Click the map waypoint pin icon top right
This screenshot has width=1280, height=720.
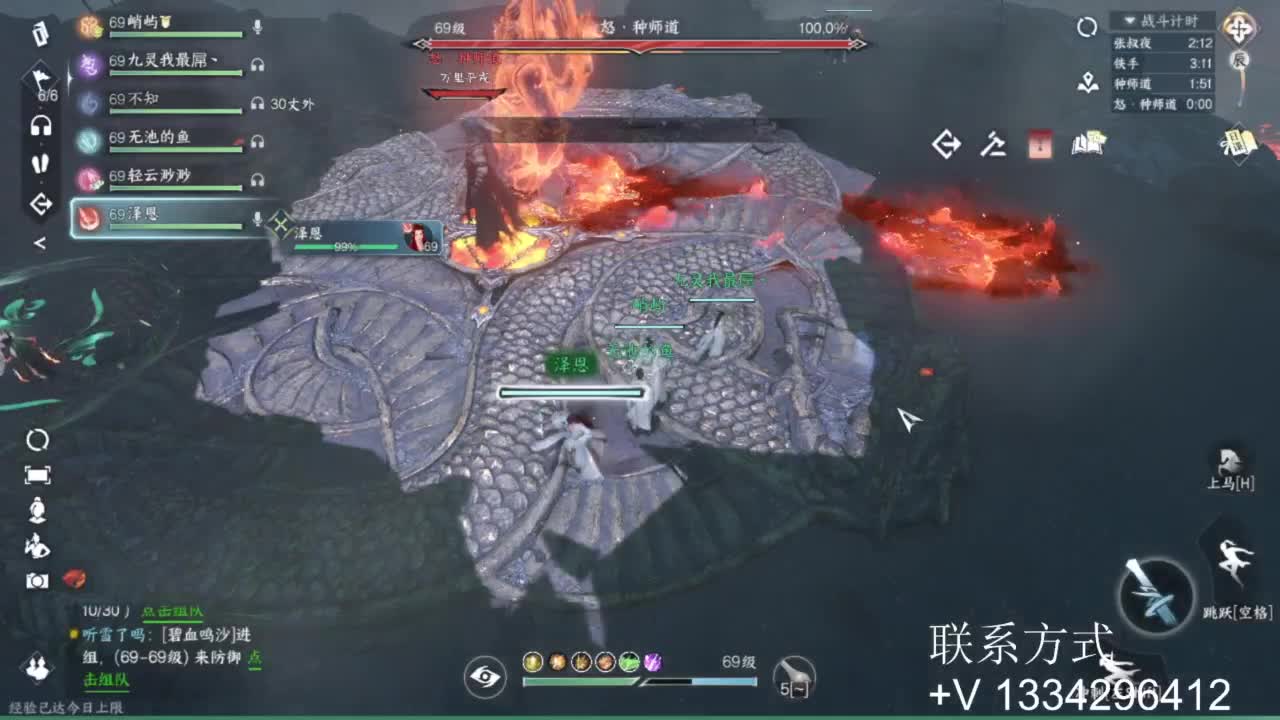[x=1088, y=82]
